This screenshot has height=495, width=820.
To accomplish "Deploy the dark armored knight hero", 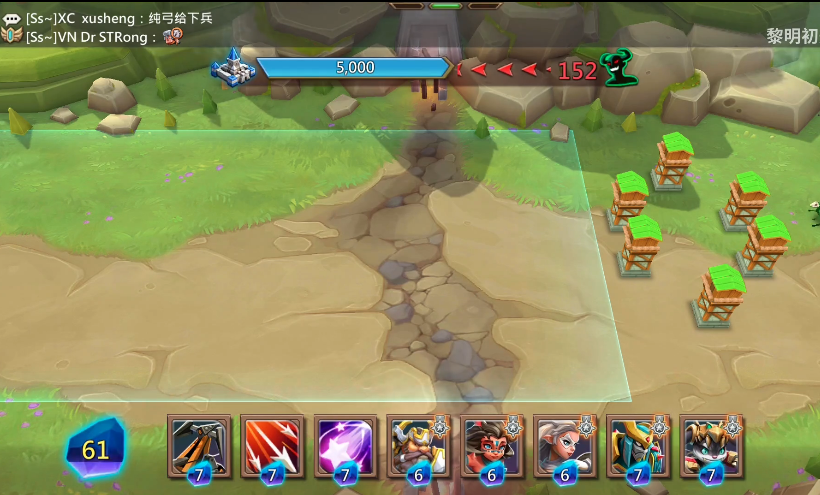I will 637,445.
